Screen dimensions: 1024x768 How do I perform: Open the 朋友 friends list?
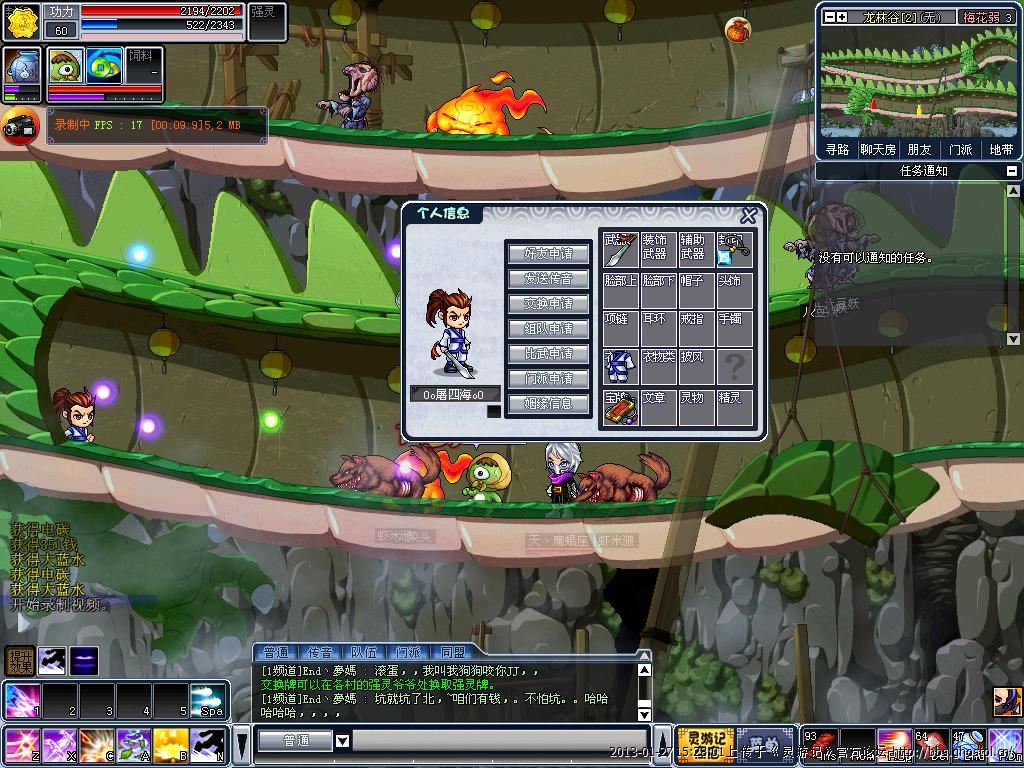919,149
